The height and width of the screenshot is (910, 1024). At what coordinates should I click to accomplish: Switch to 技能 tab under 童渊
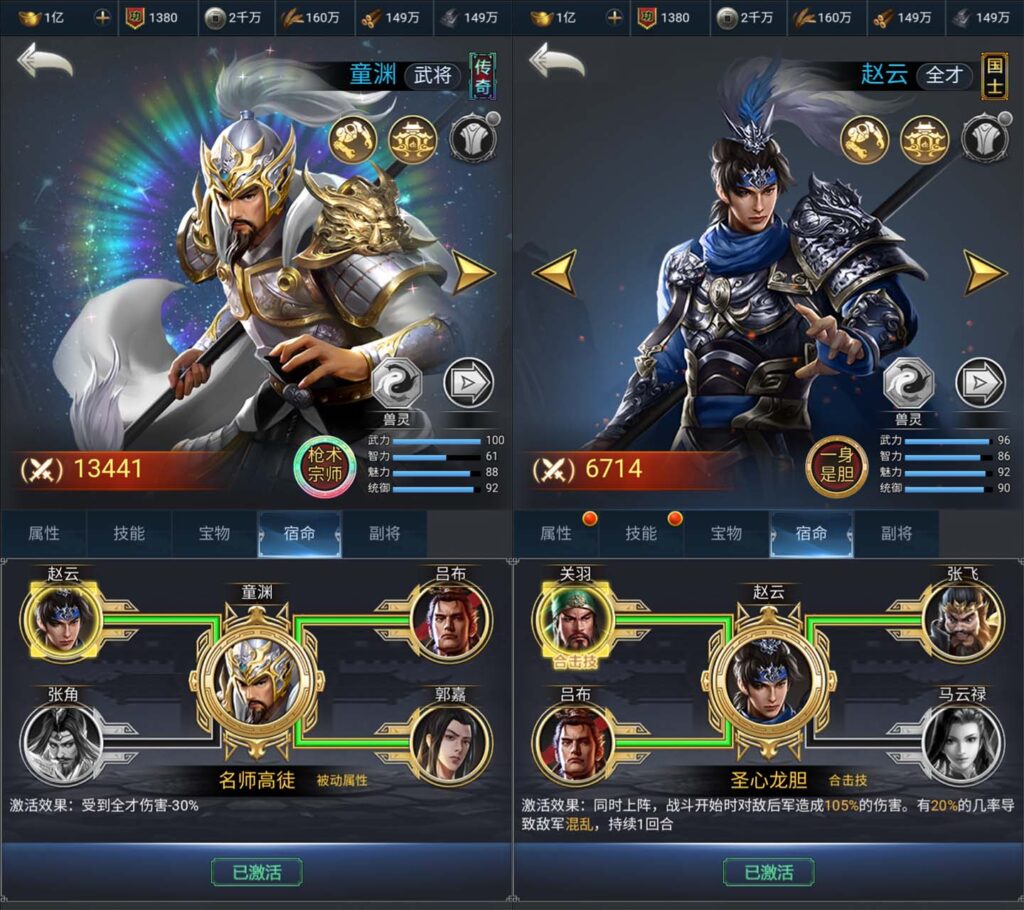(129, 534)
